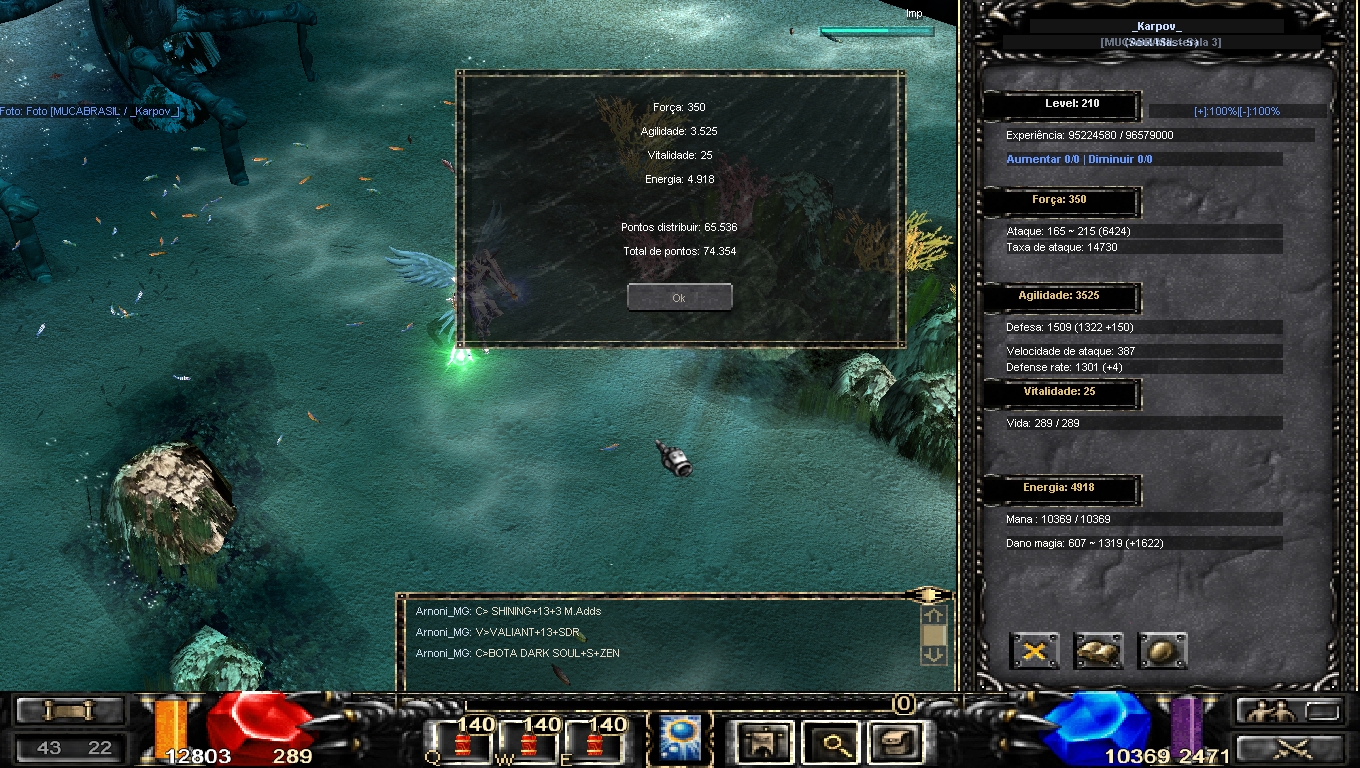Viewport: 1360px width, 768px height.
Task: Click the magnifying glass button
Action: coord(832,743)
